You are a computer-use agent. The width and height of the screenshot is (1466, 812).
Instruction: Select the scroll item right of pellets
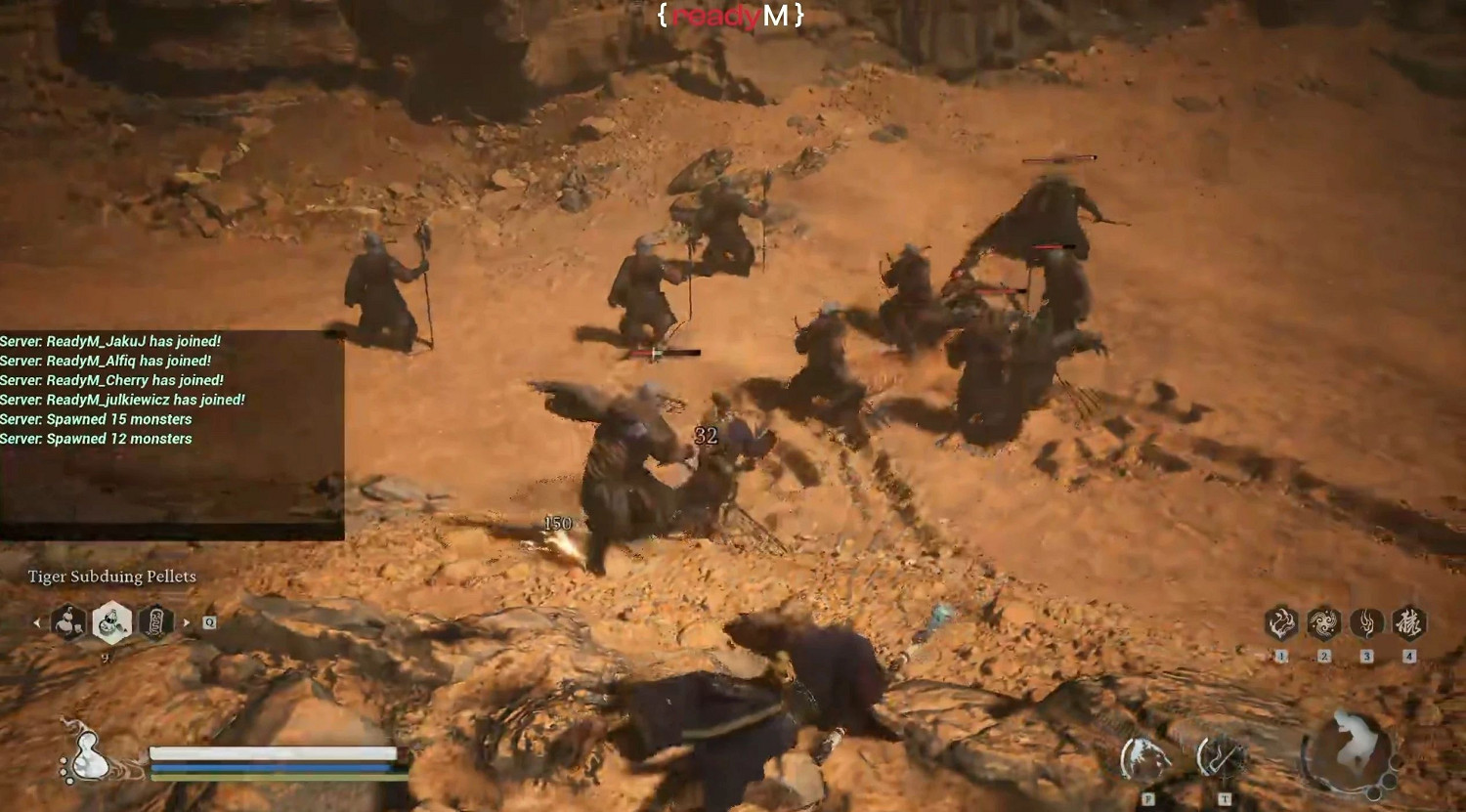click(x=155, y=622)
